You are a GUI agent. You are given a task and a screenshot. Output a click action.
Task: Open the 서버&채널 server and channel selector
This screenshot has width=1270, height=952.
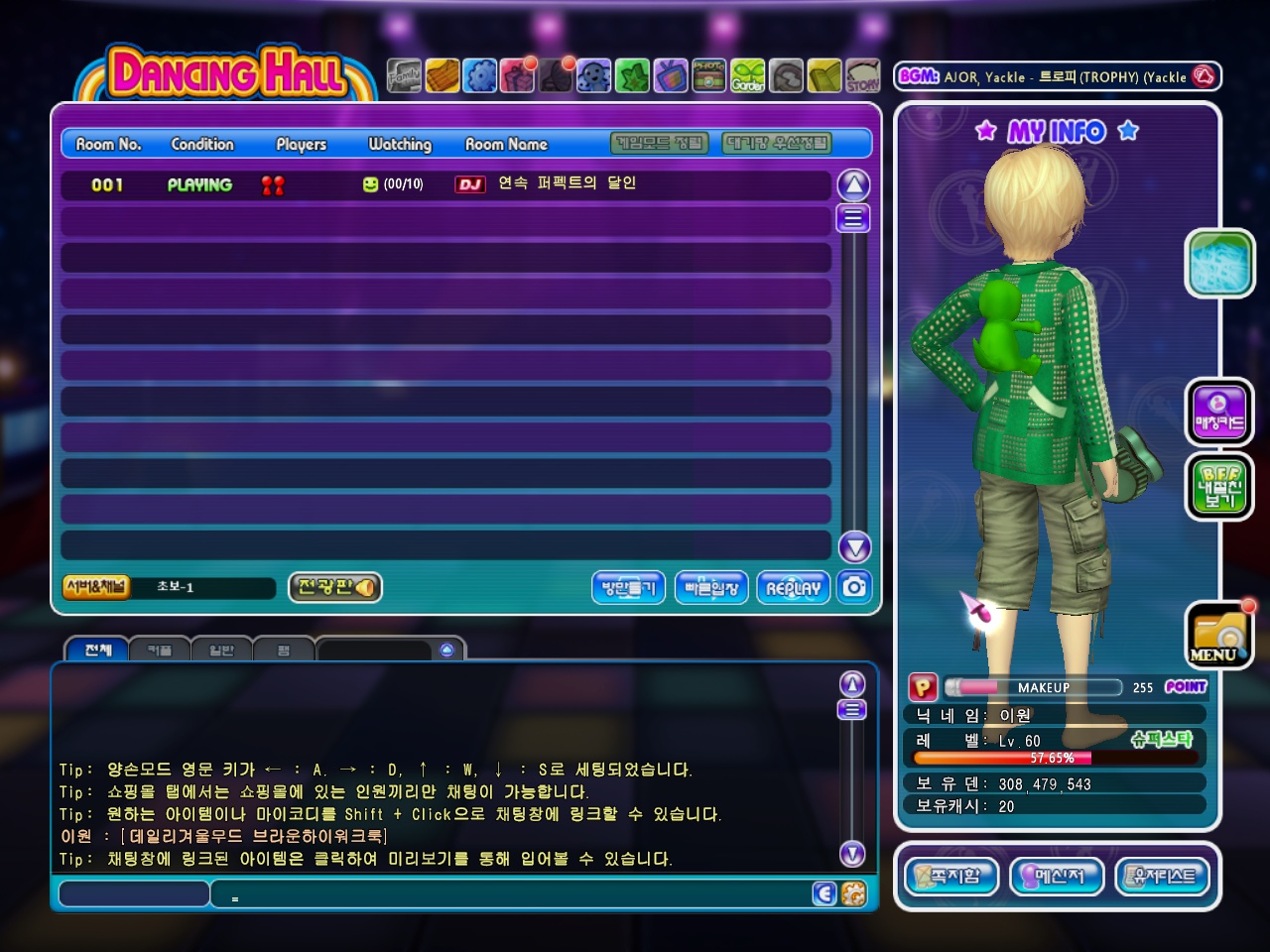[x=96, y=587]
